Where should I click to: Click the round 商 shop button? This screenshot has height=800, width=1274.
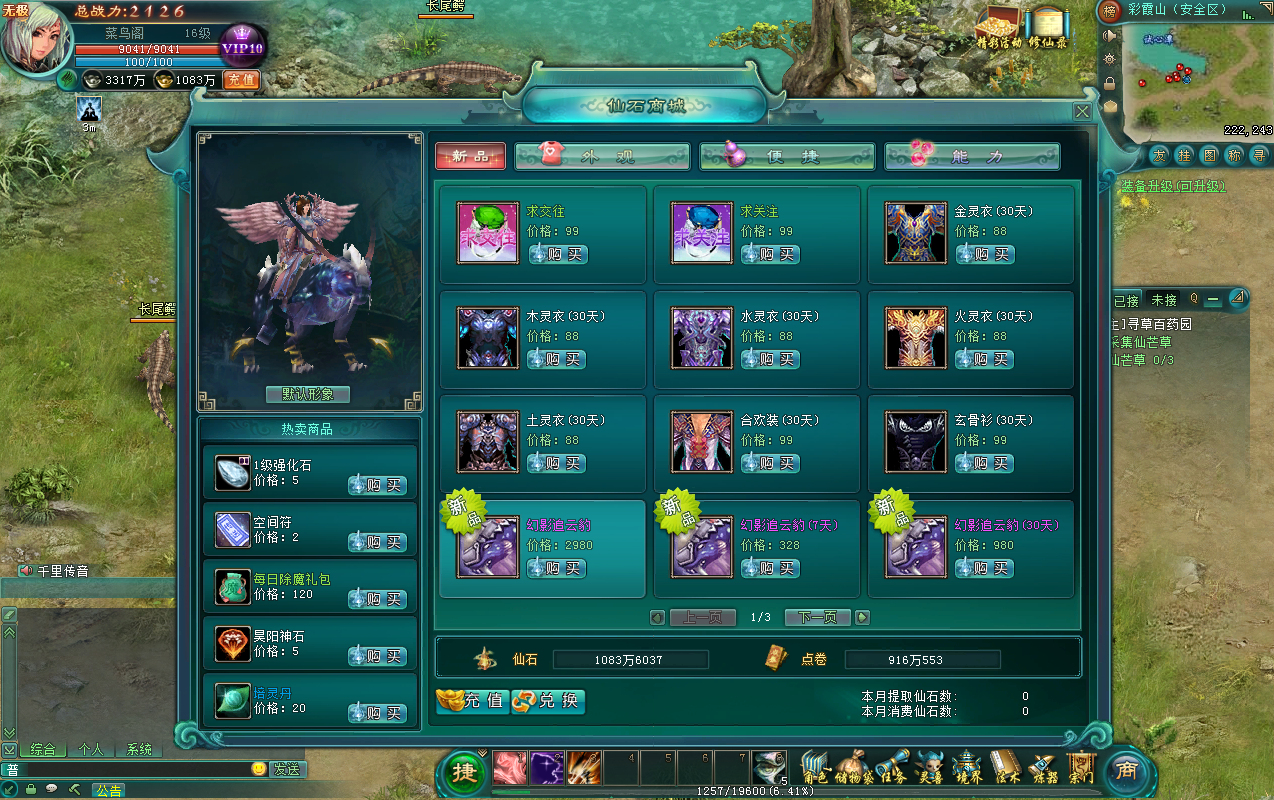(x=1126, y=771)
